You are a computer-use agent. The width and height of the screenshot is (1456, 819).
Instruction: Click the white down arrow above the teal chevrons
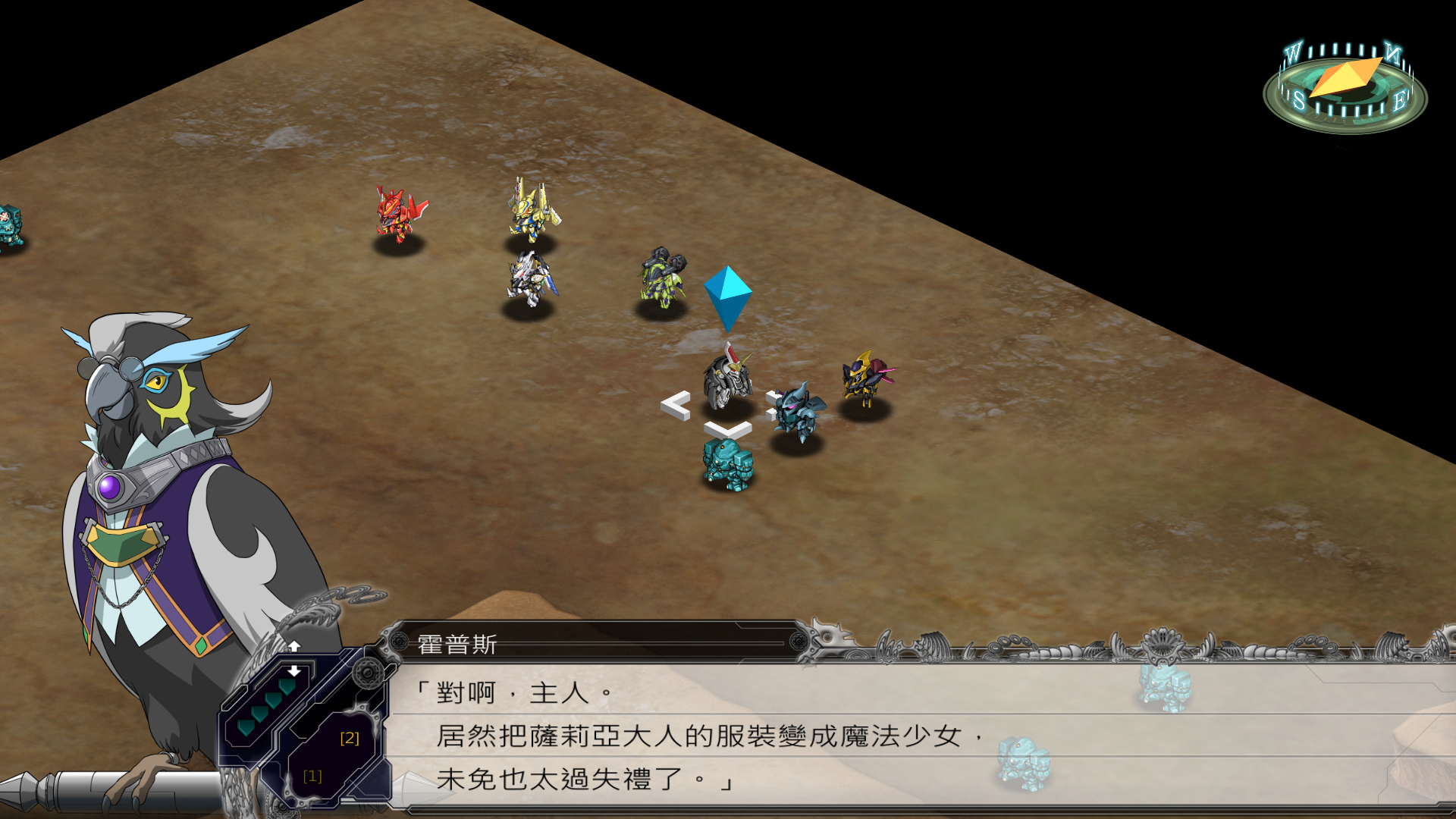pos(294,671)
